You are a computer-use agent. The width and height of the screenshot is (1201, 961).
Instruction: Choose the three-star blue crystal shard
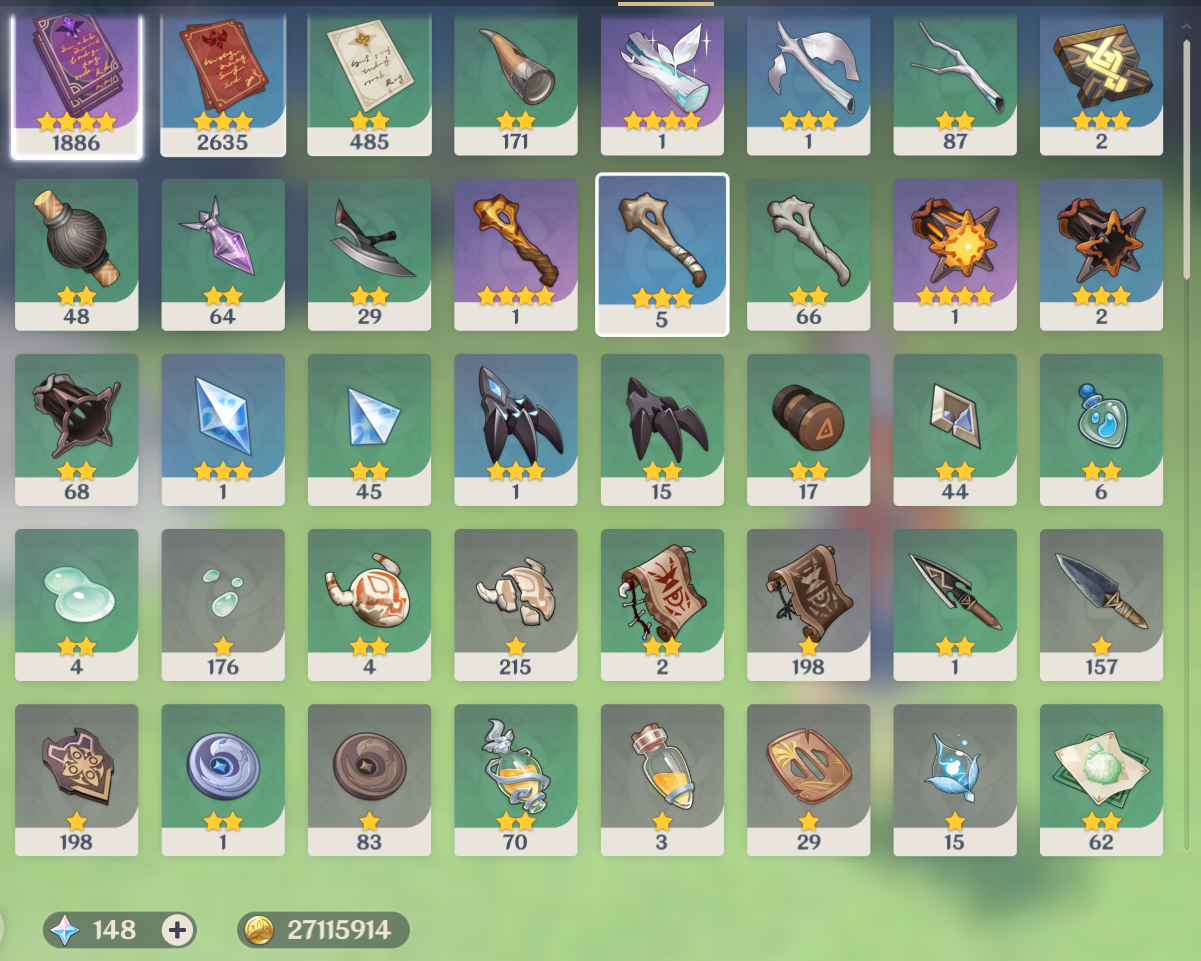222,429
